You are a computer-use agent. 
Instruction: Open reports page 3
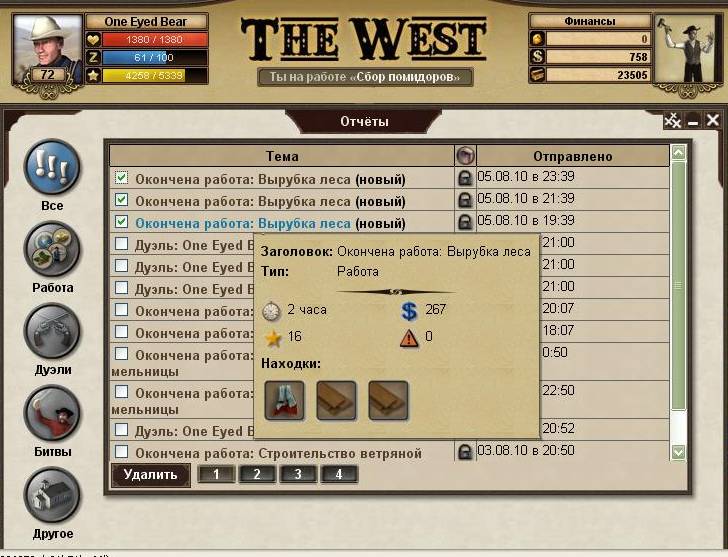click(298, 474)
